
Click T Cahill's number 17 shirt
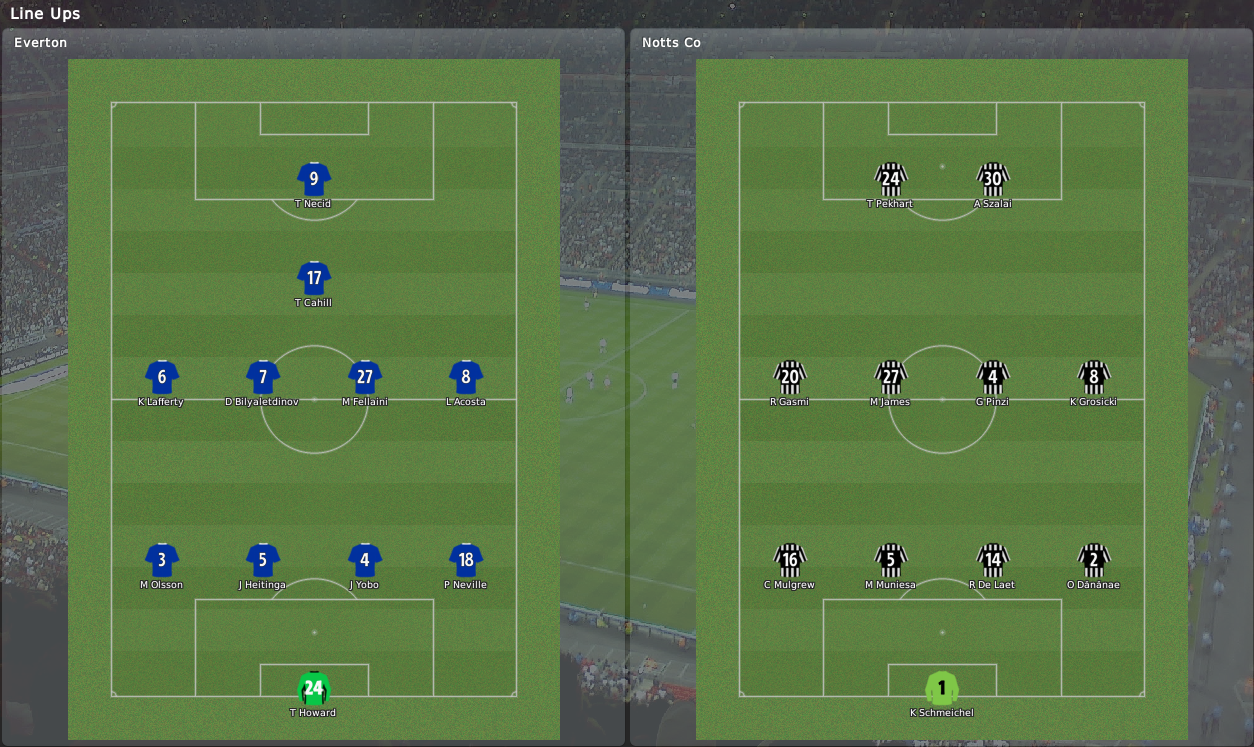[x=314, y=278]
